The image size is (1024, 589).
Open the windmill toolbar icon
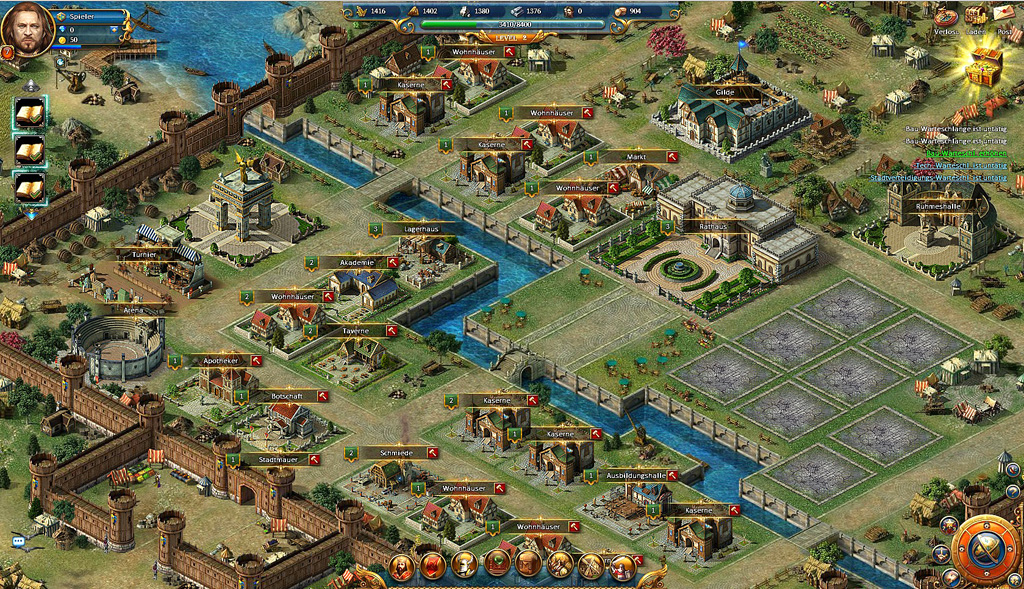[x=590, y=566]
